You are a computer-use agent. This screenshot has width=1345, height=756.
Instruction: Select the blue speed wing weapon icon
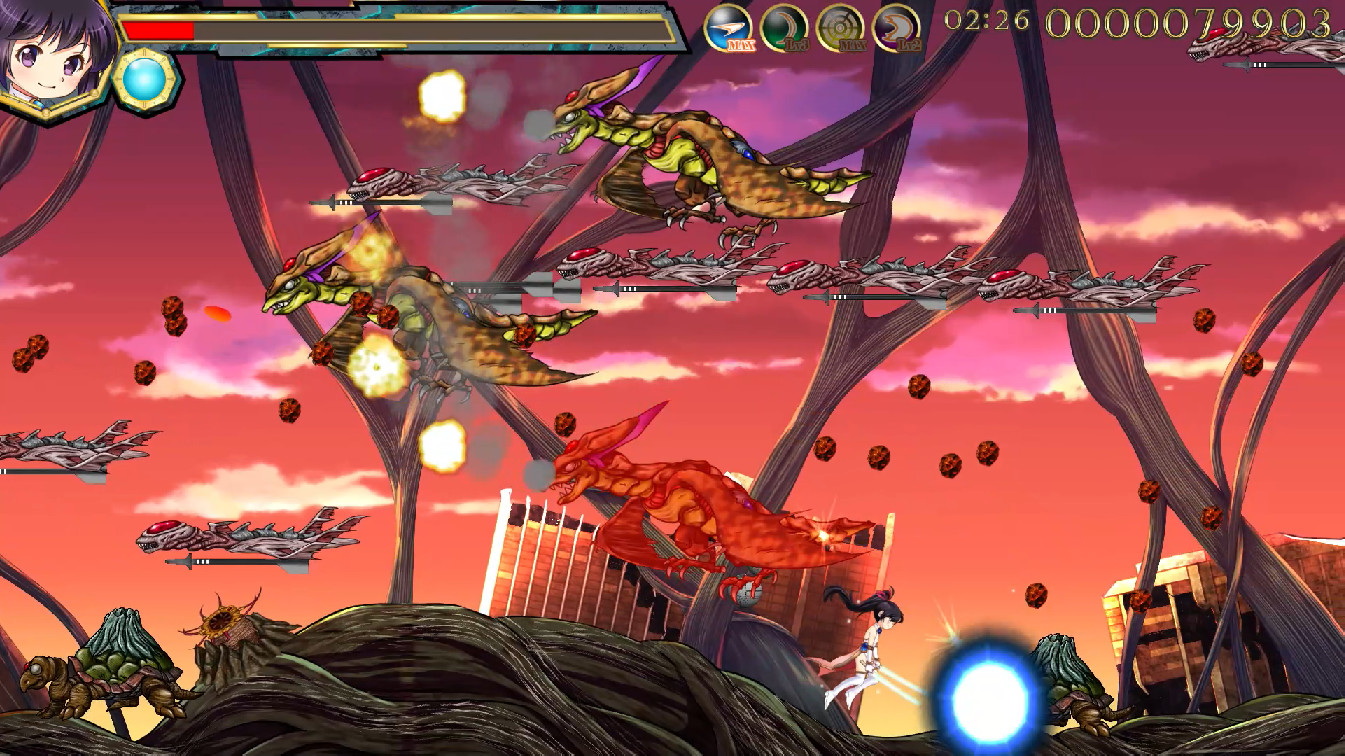(728, 27)
